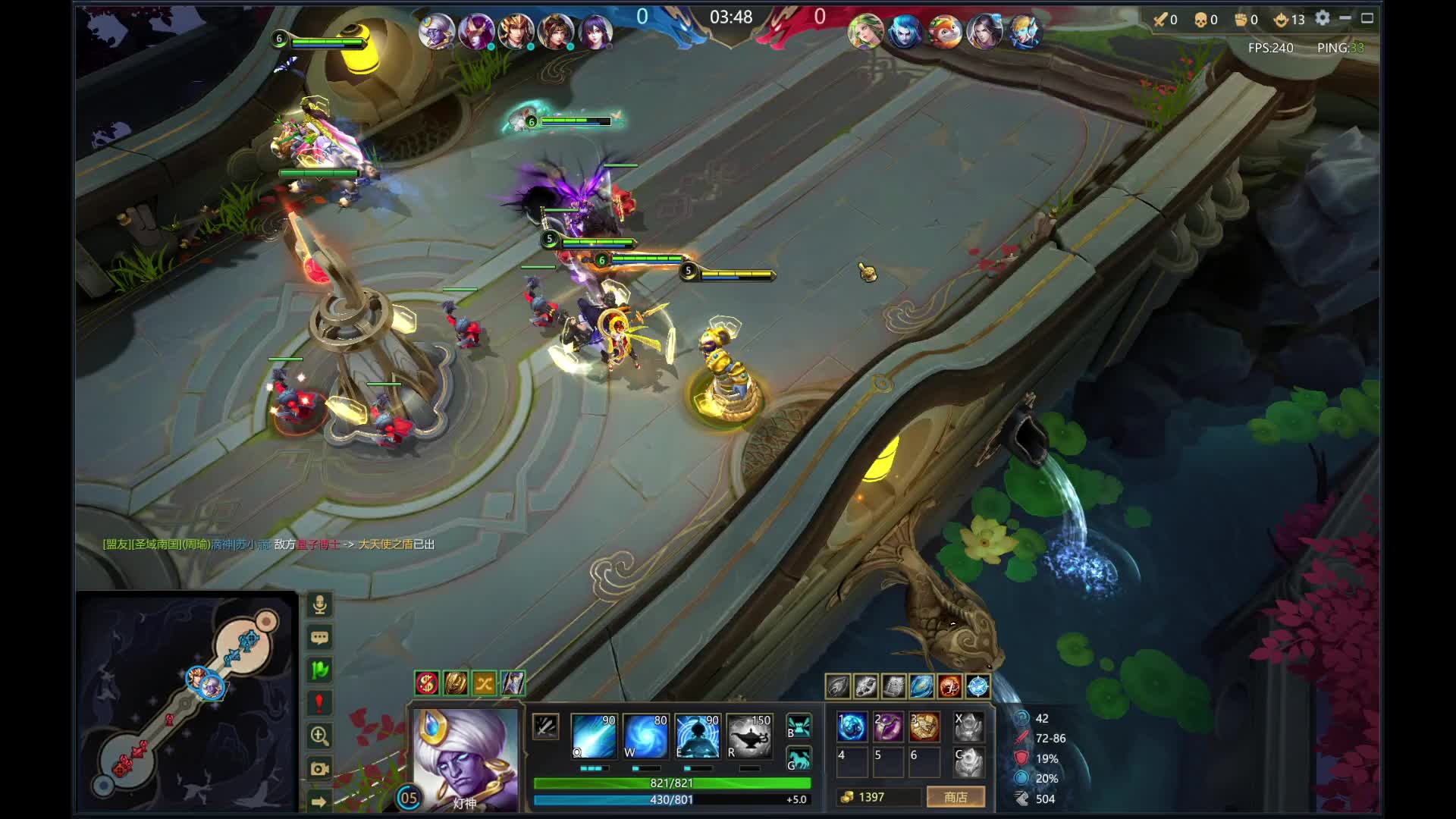The height and width of the screenshot is (819, 1456).
Task: Minimize the game window
Action: coord(1345,18)
